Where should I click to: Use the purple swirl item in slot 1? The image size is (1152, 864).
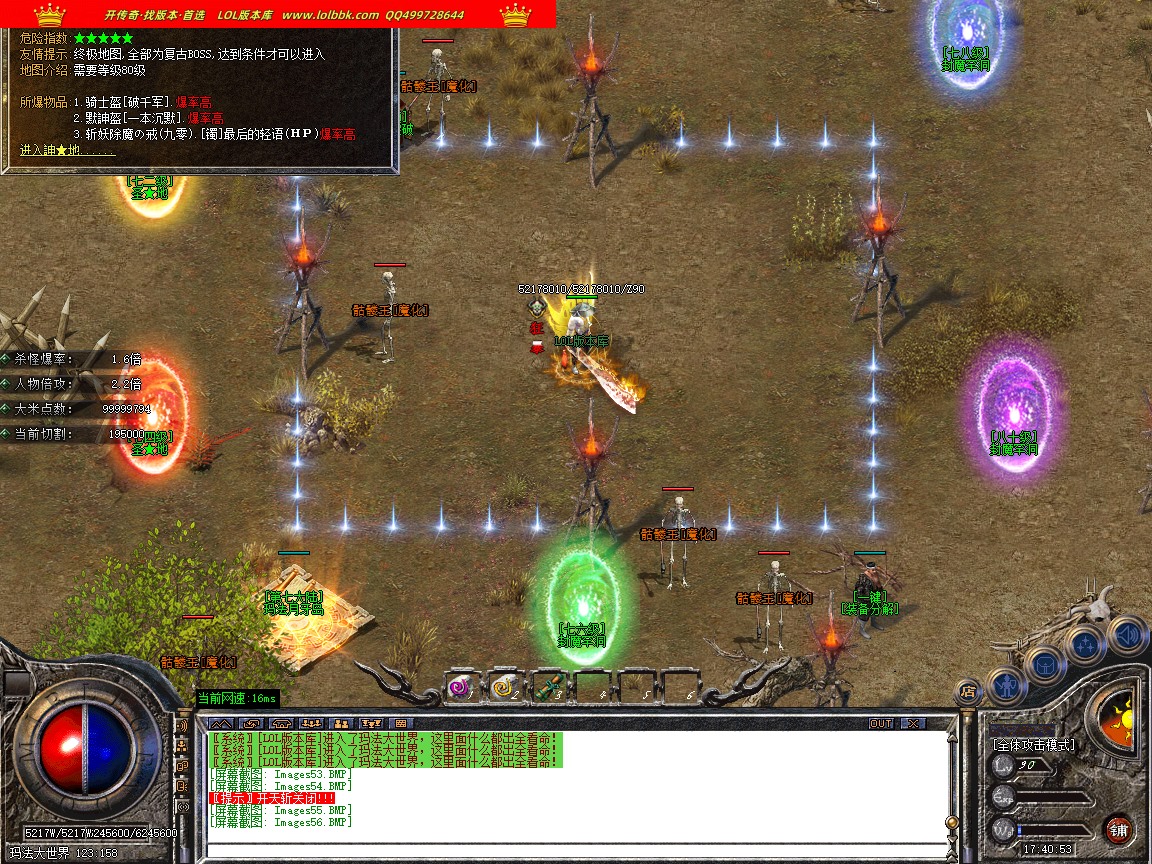(460, 687)
